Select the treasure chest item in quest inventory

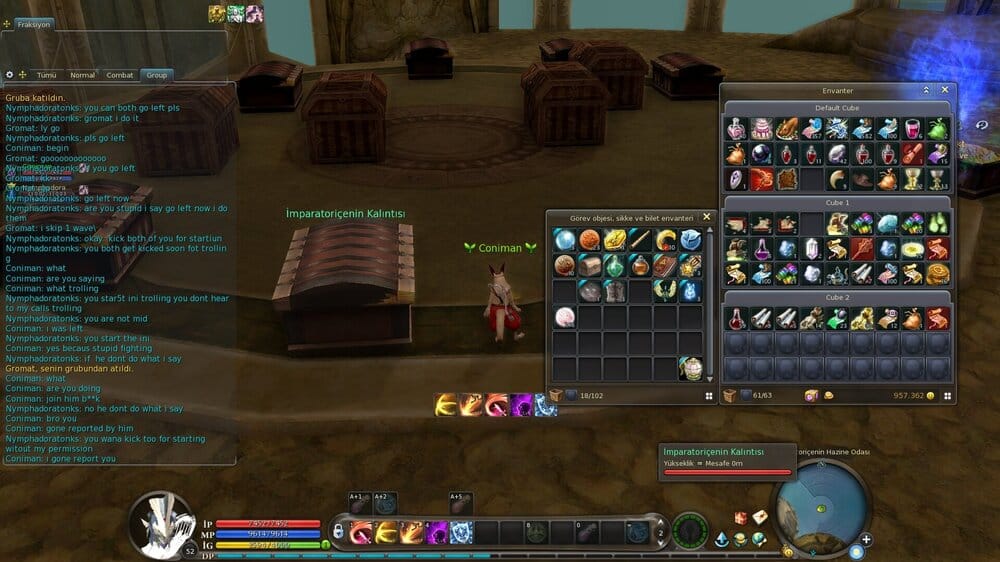588,265
